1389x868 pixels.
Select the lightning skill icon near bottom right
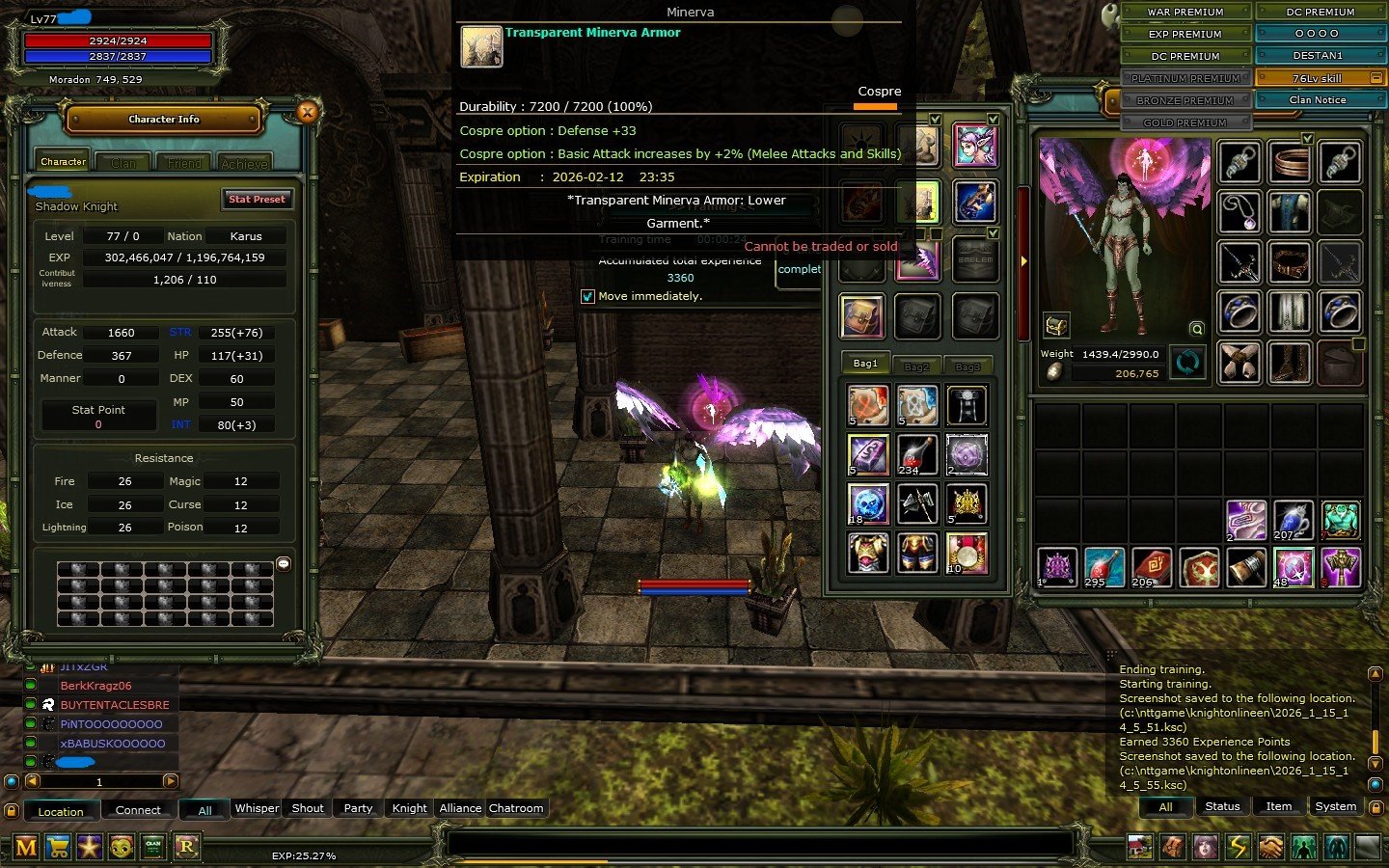pyautogui.click(x=1239, y=846)
